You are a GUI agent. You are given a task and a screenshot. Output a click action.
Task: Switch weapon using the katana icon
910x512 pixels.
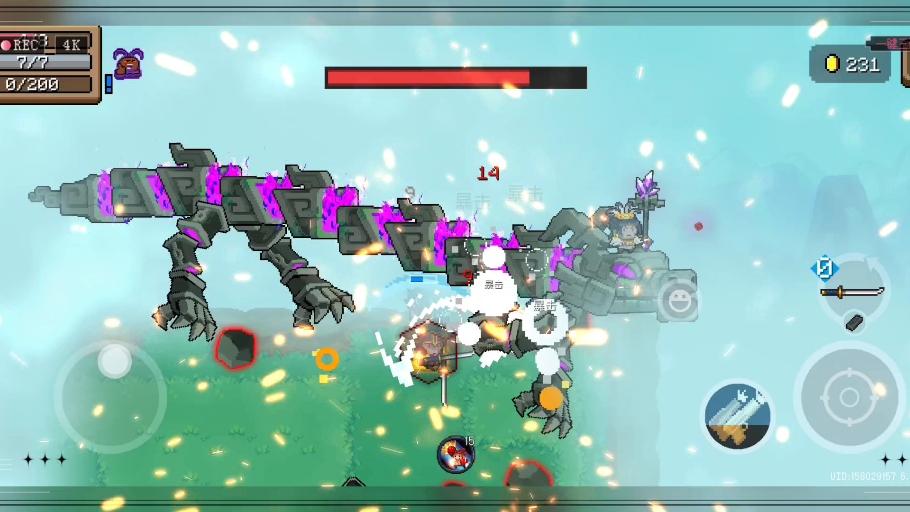pos(852,292)
